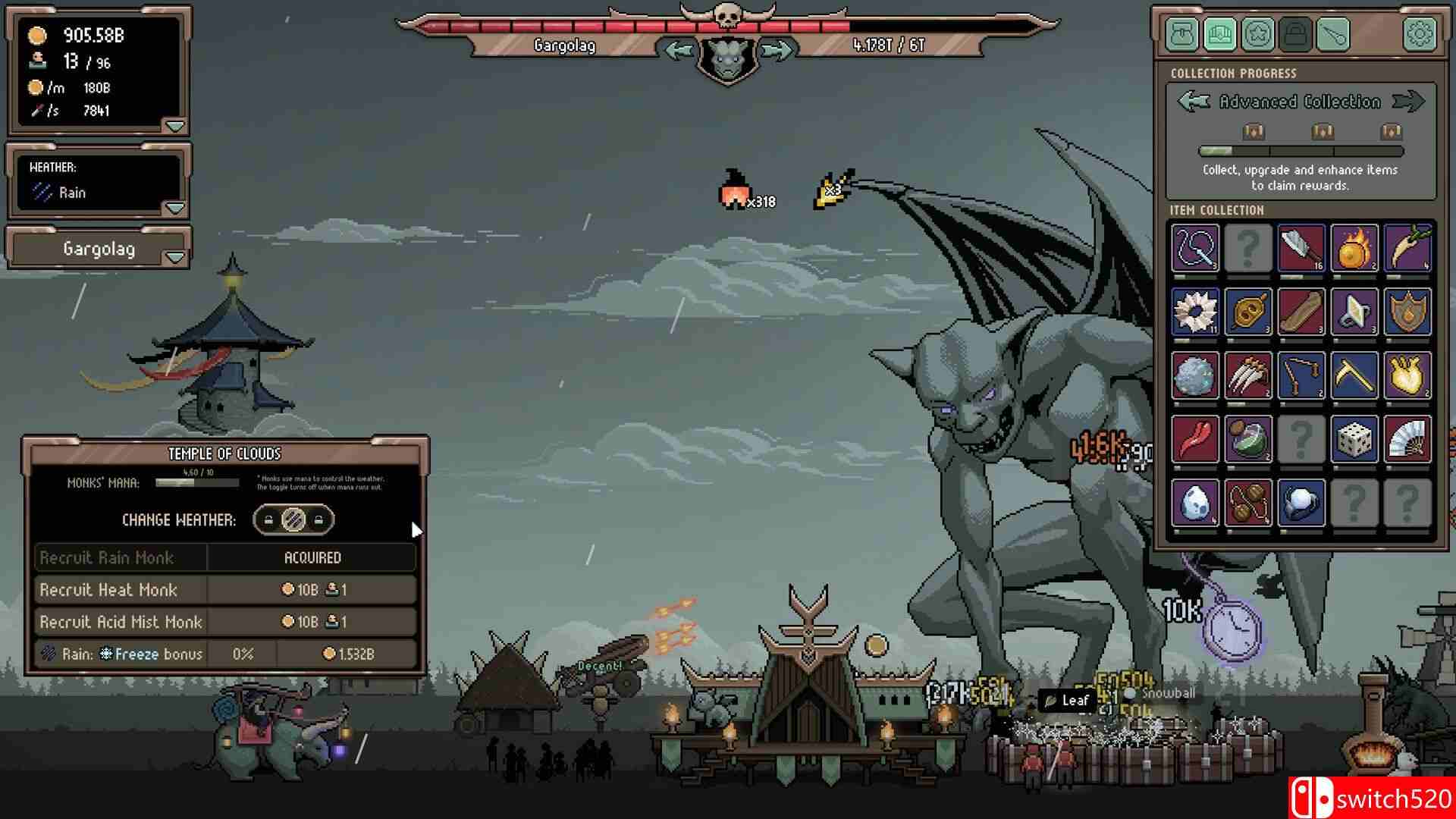Expand the Gargolag boss selector dropdown

coord(176,257)
